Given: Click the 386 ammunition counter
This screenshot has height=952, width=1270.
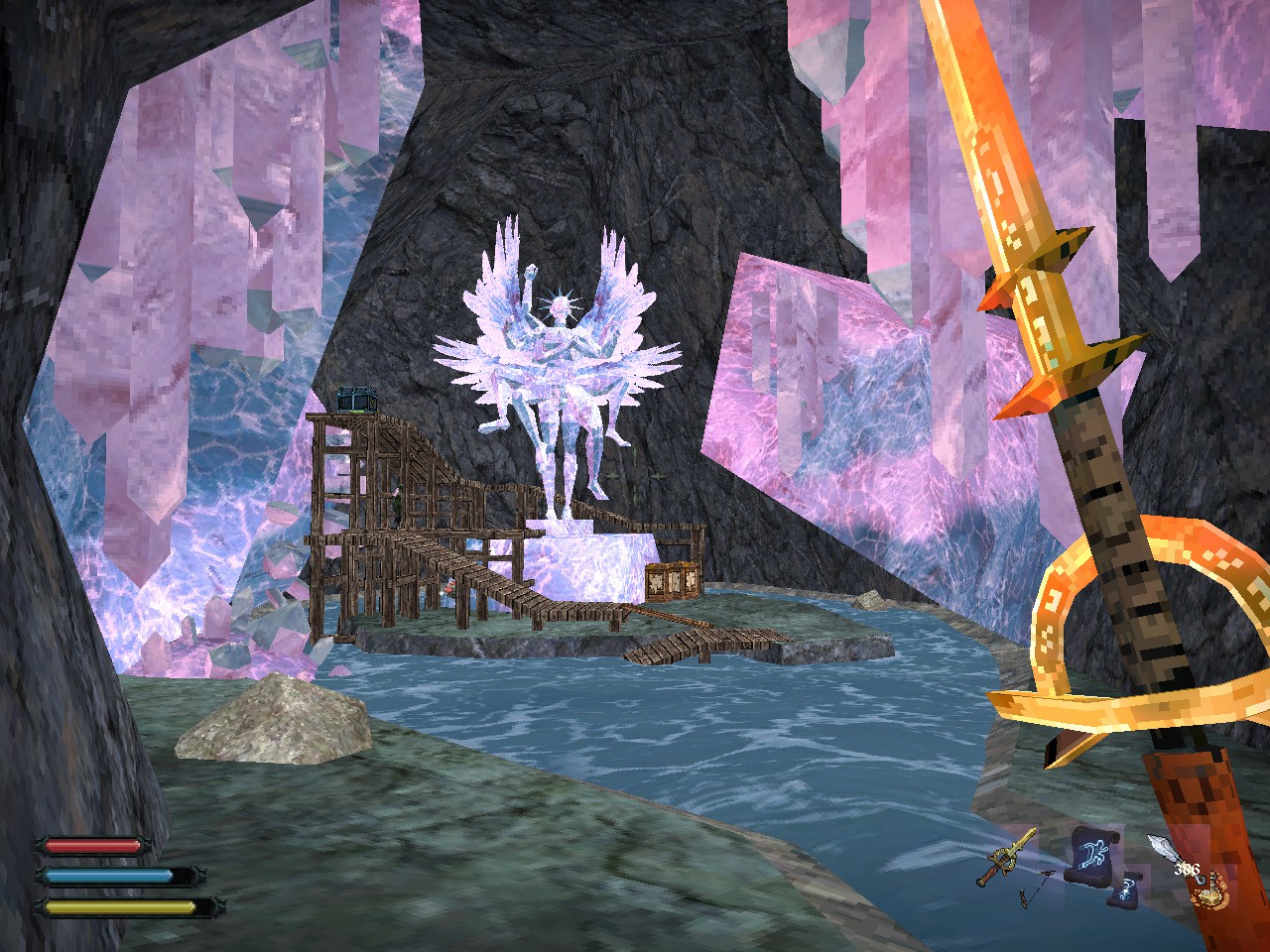Looking at the screenshot, I should [1187, 870].
